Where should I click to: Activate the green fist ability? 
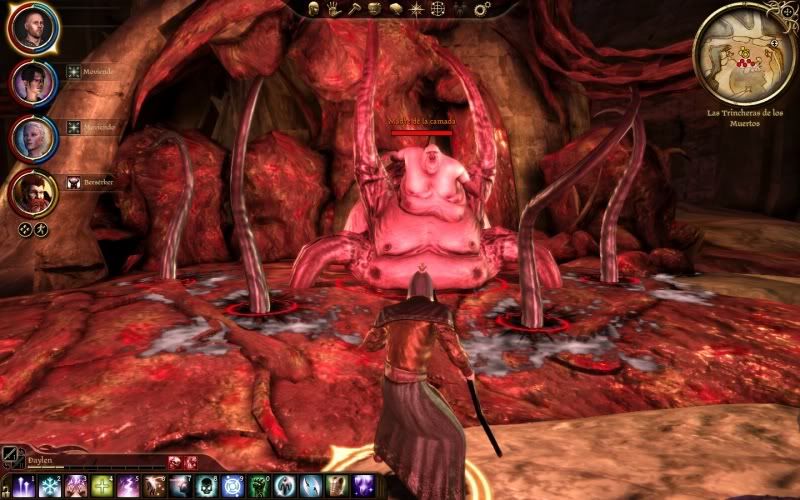click(x=258, y=487)
